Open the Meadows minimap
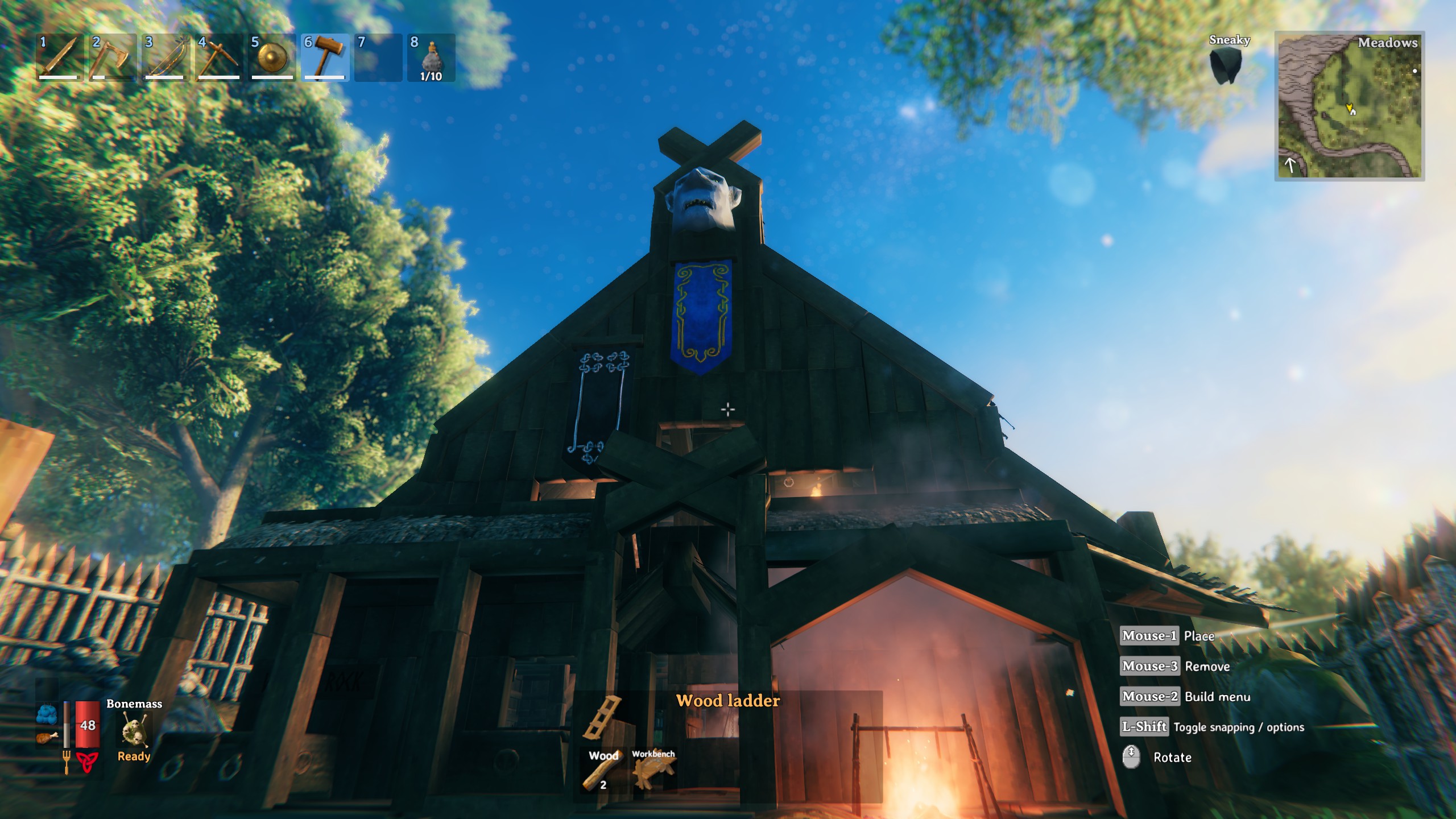The image size is (1456, 819). click(x=1349, y=106)
